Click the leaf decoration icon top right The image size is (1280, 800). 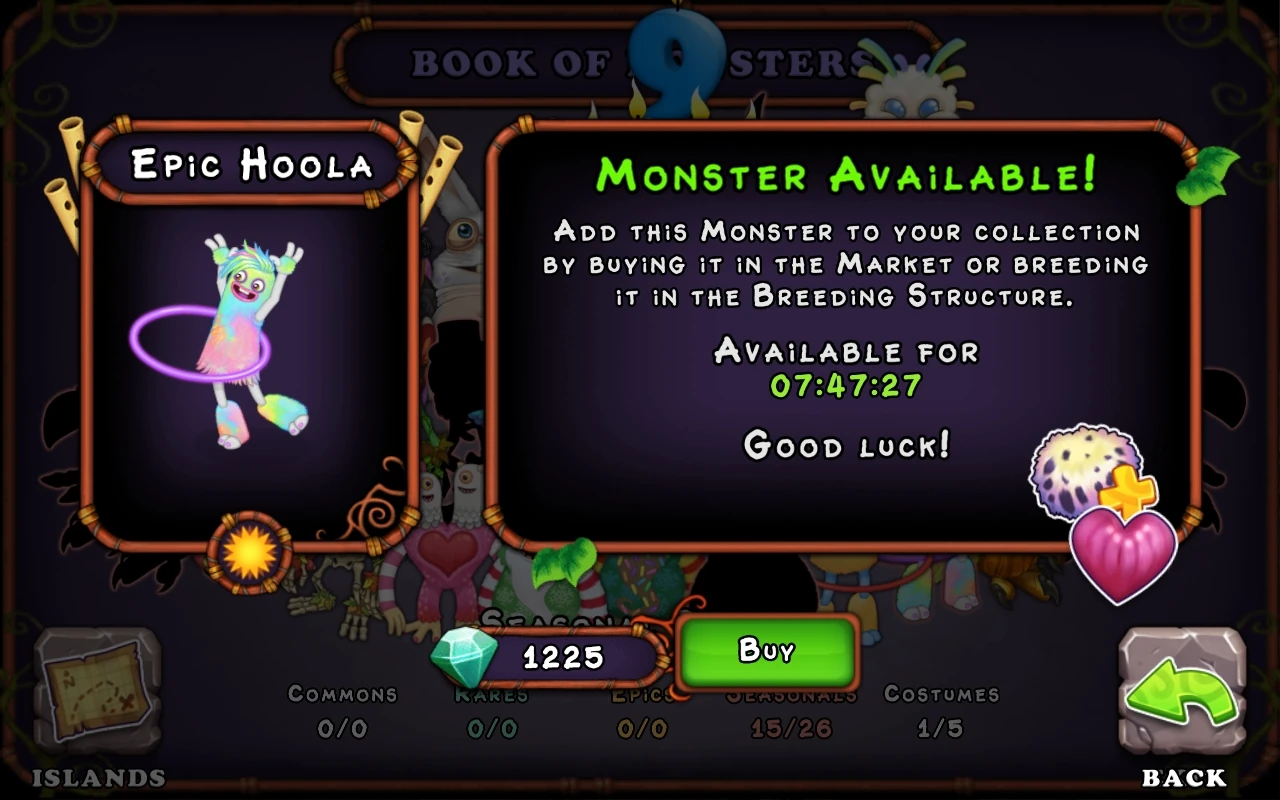pyautogui.click(x=1207, y=178)
